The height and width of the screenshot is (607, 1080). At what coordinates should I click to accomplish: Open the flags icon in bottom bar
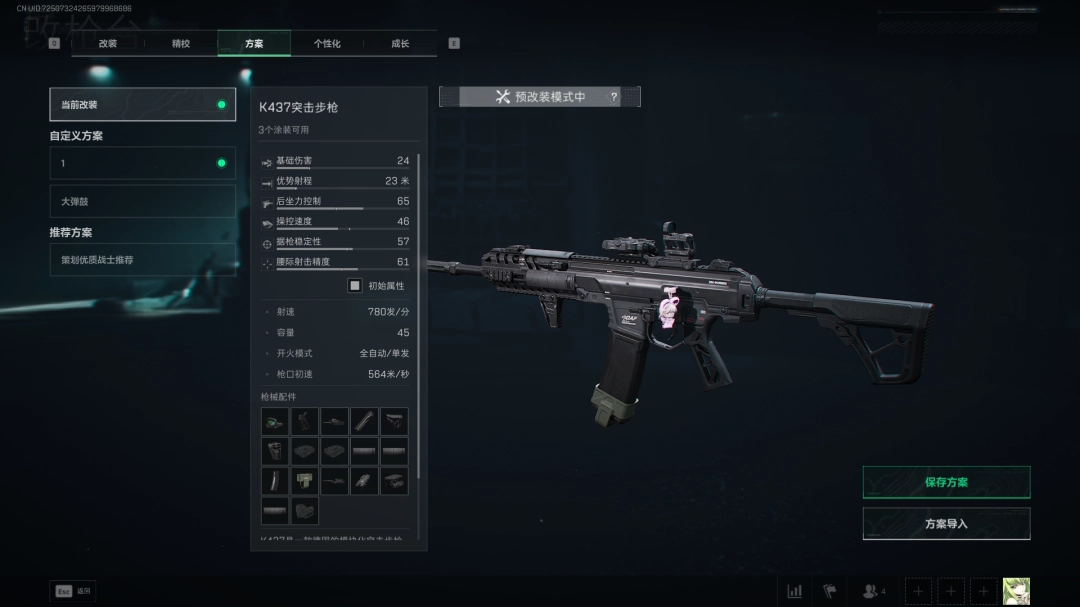pos(829,591)
